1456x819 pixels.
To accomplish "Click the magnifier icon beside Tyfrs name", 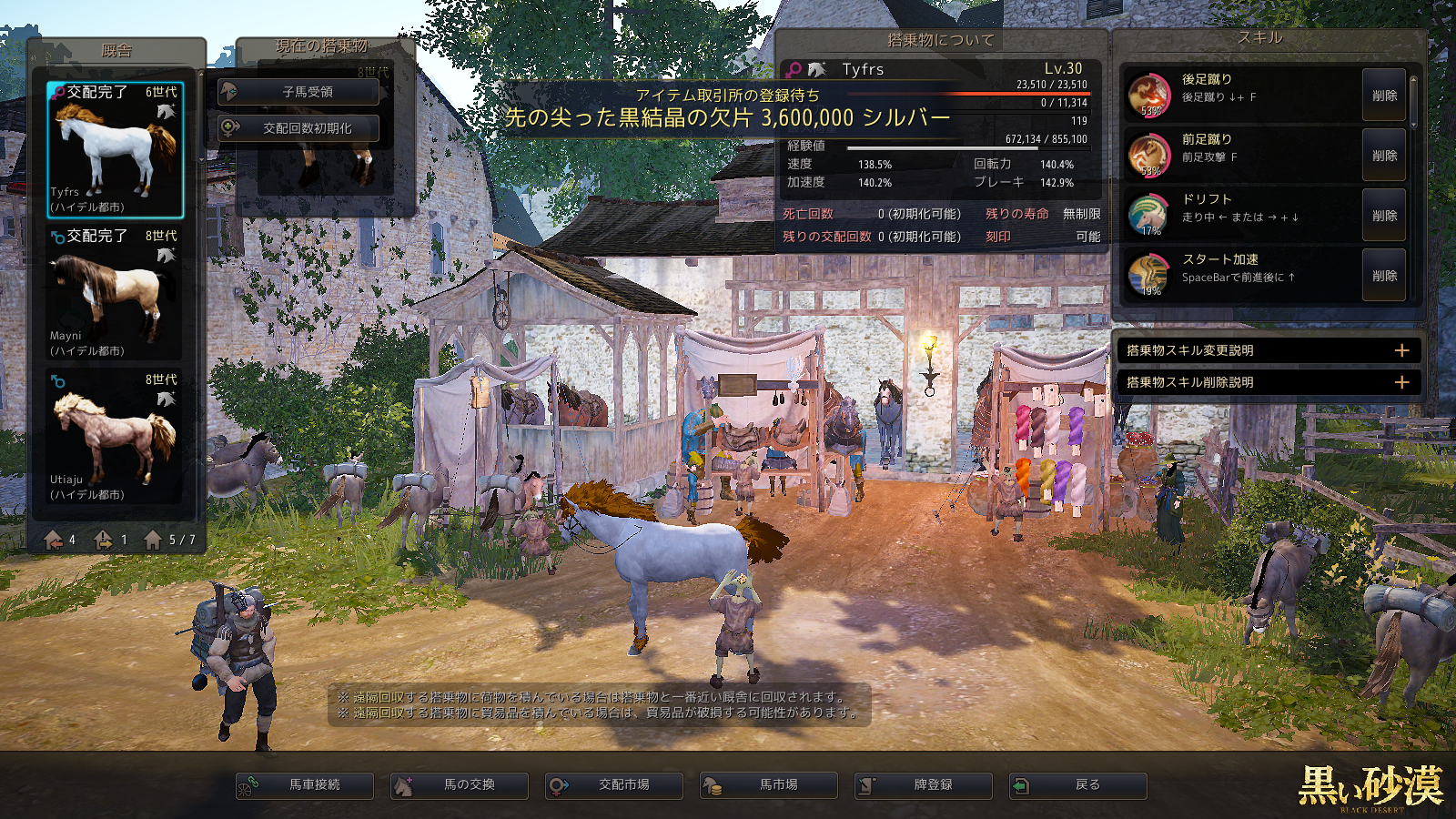I will [794, 69].
